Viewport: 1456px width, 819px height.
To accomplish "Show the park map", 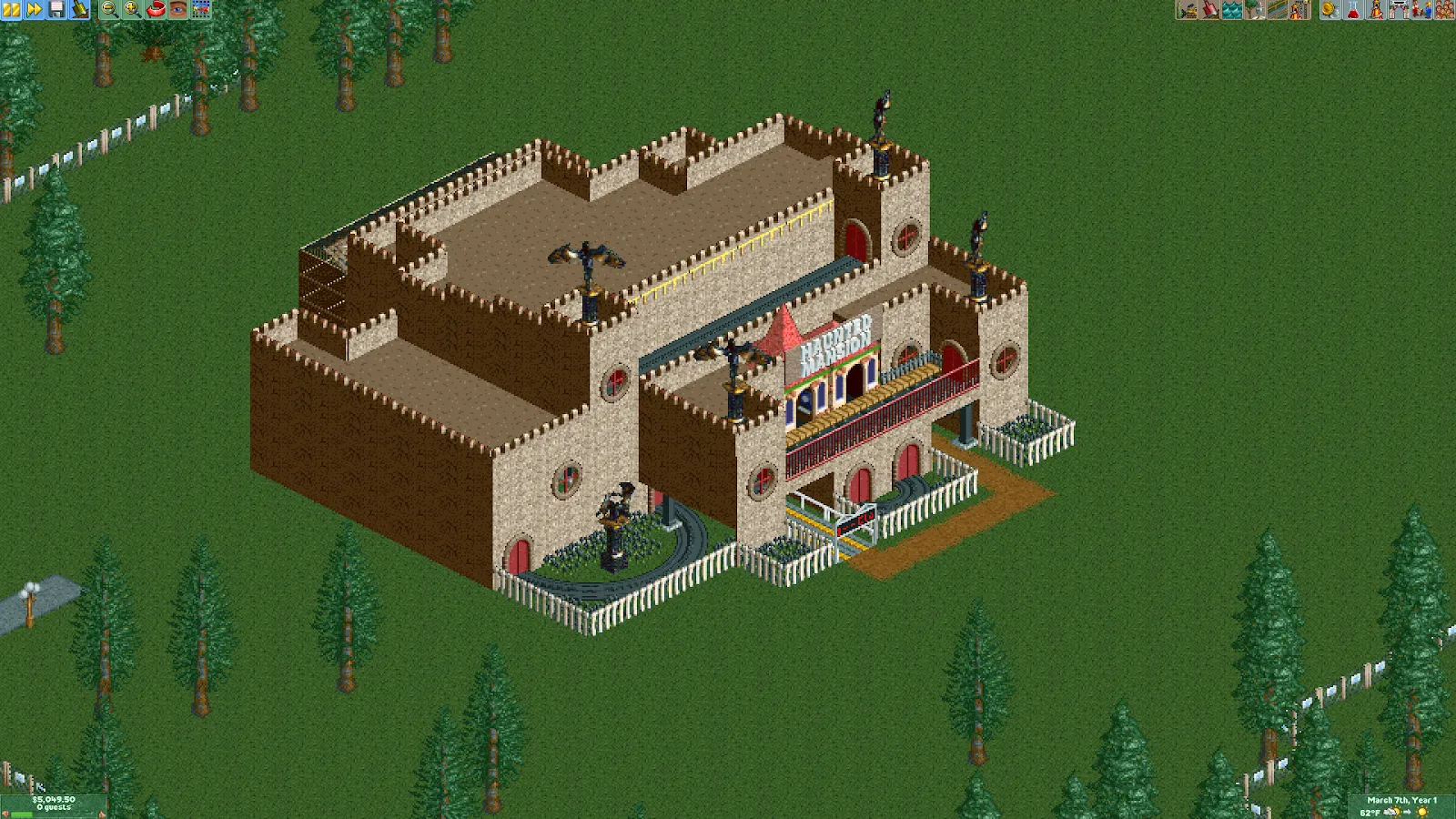I will point(201,9).
